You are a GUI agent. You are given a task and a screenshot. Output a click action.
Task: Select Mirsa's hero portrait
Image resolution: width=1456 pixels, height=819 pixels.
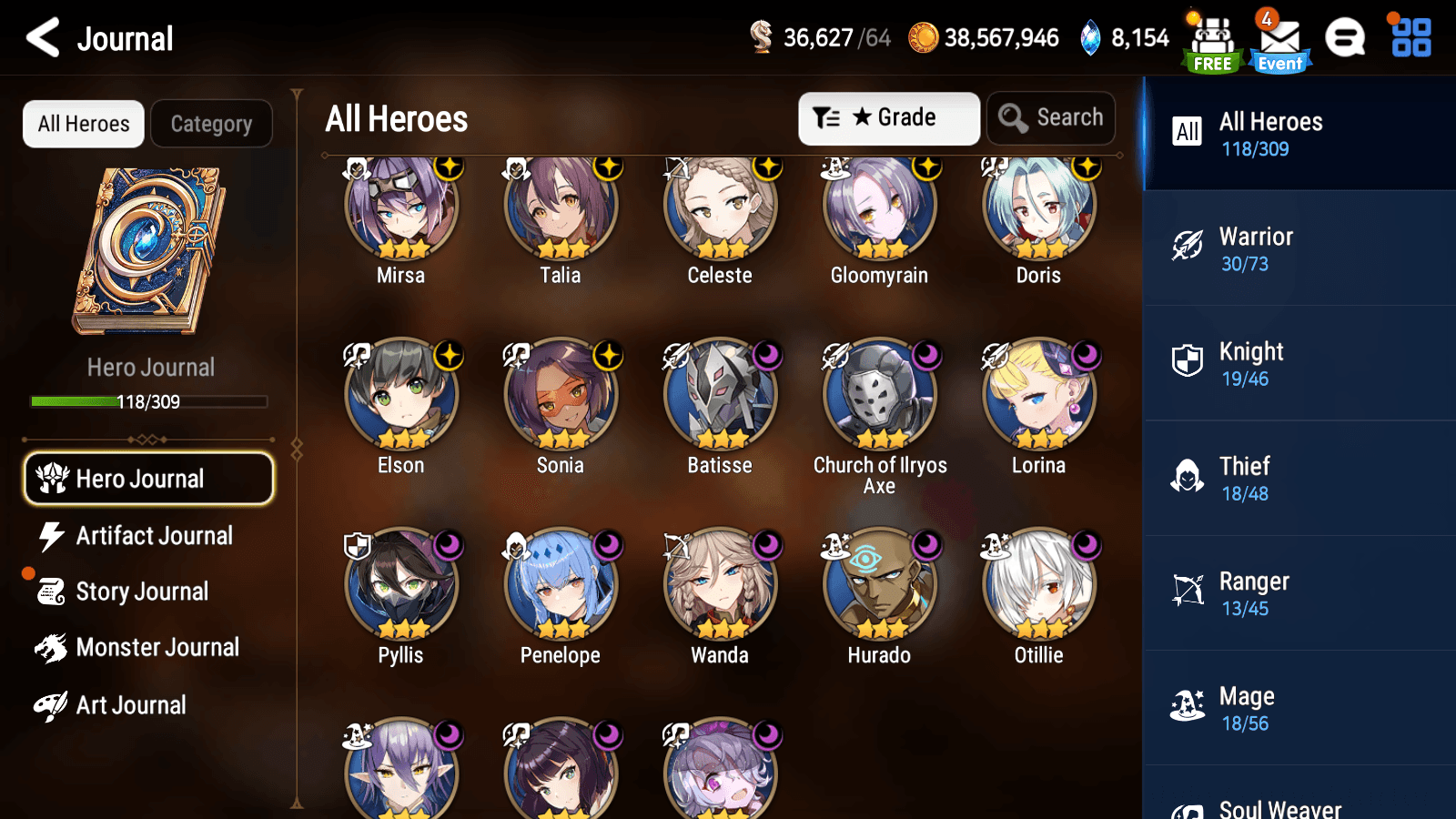coord(400,207)
